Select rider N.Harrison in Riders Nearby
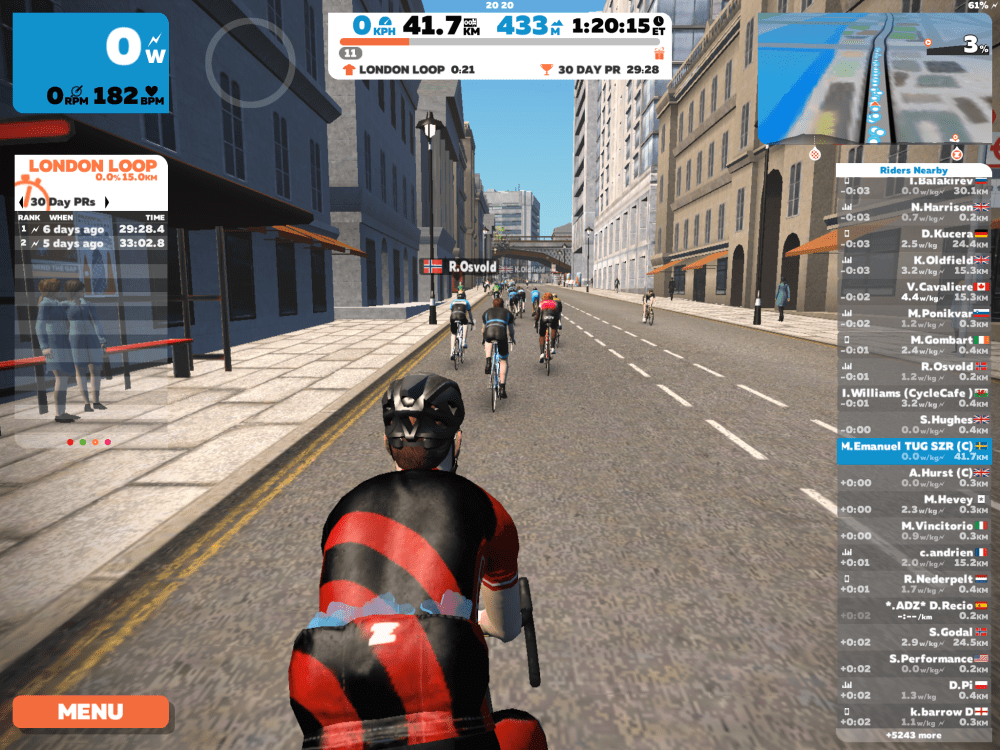The image size is (1000, 750). pyautogui.click(x=913, y=212)
